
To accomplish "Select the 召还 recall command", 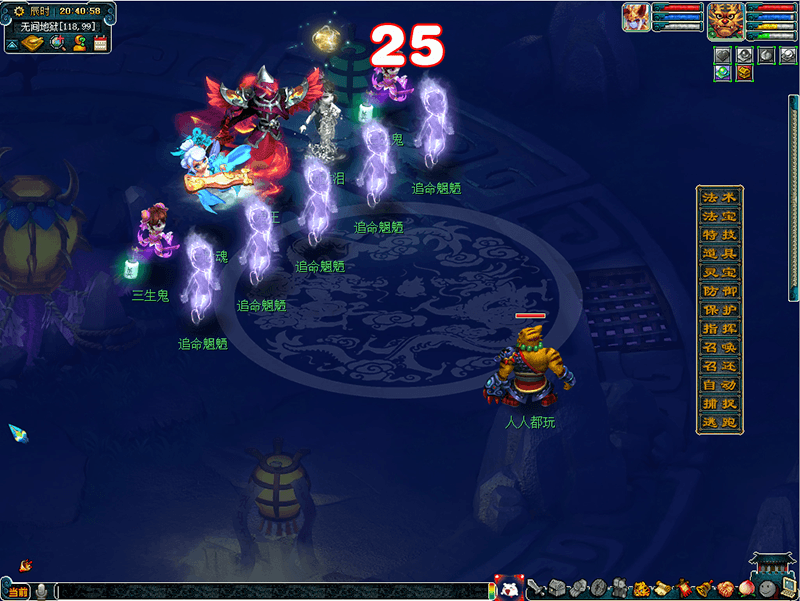I will (x=719, y=367).
